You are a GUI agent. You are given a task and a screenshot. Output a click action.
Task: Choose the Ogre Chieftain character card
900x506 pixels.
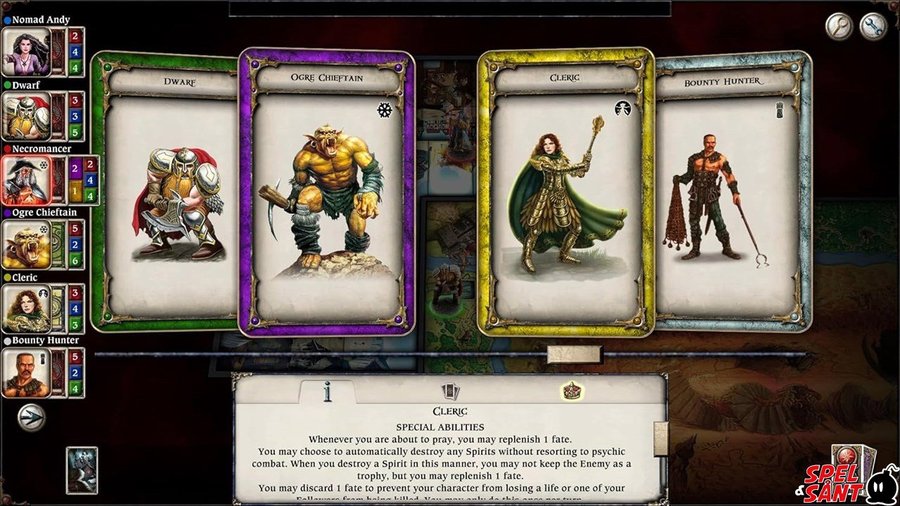326,192
